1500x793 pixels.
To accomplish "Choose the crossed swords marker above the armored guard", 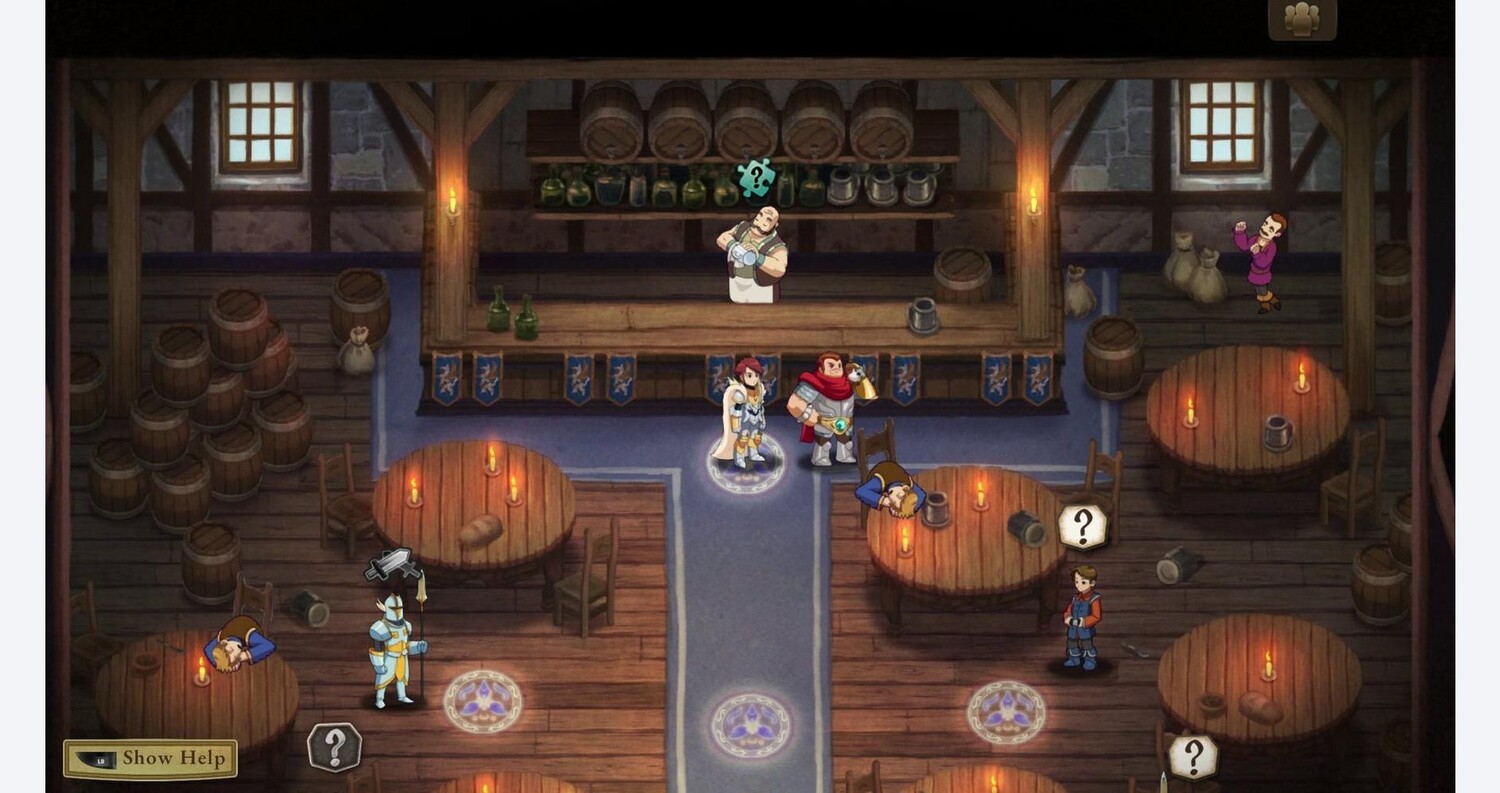I will point(391,565).
